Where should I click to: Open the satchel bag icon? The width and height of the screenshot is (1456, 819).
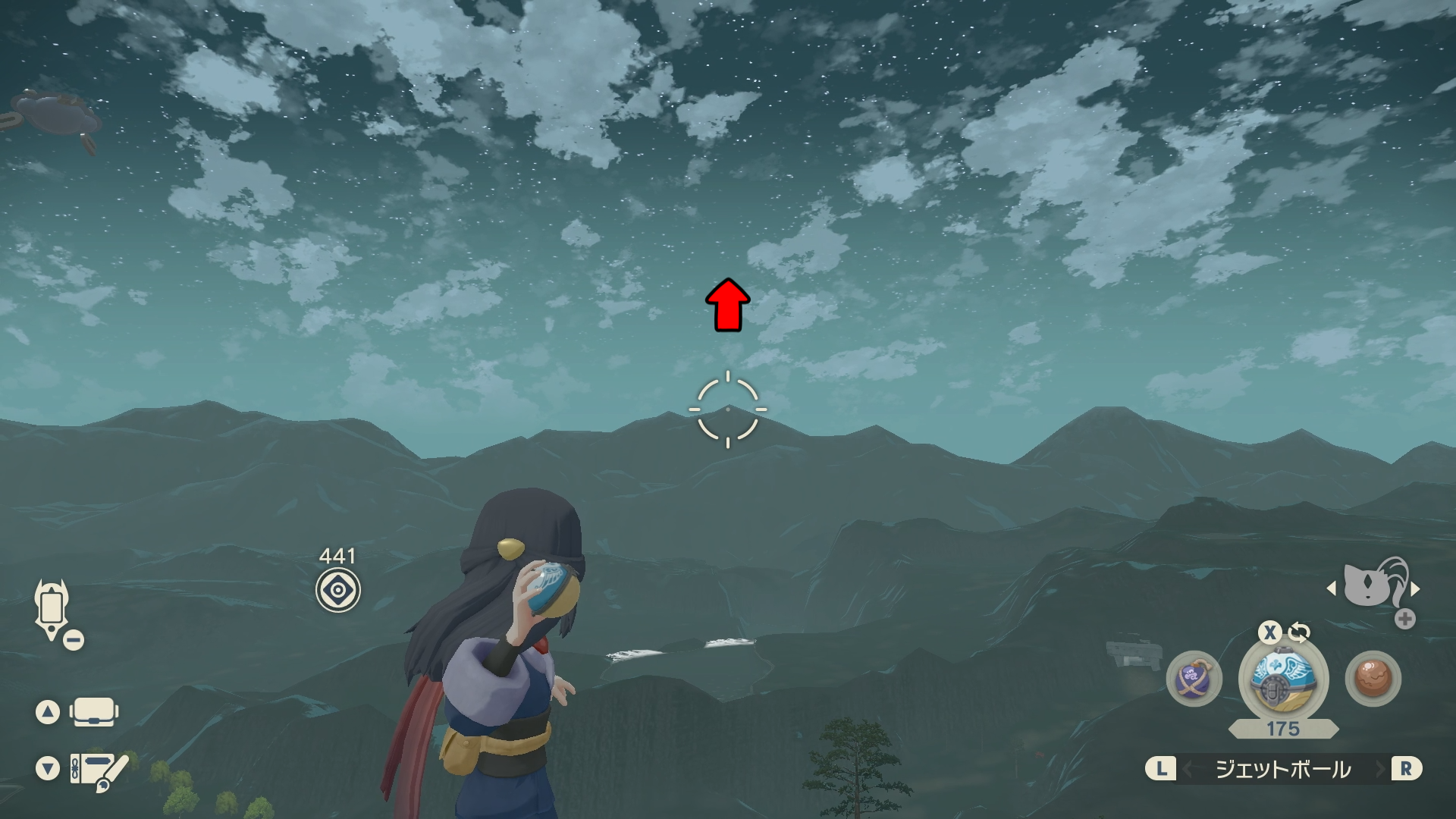[94, 712]
